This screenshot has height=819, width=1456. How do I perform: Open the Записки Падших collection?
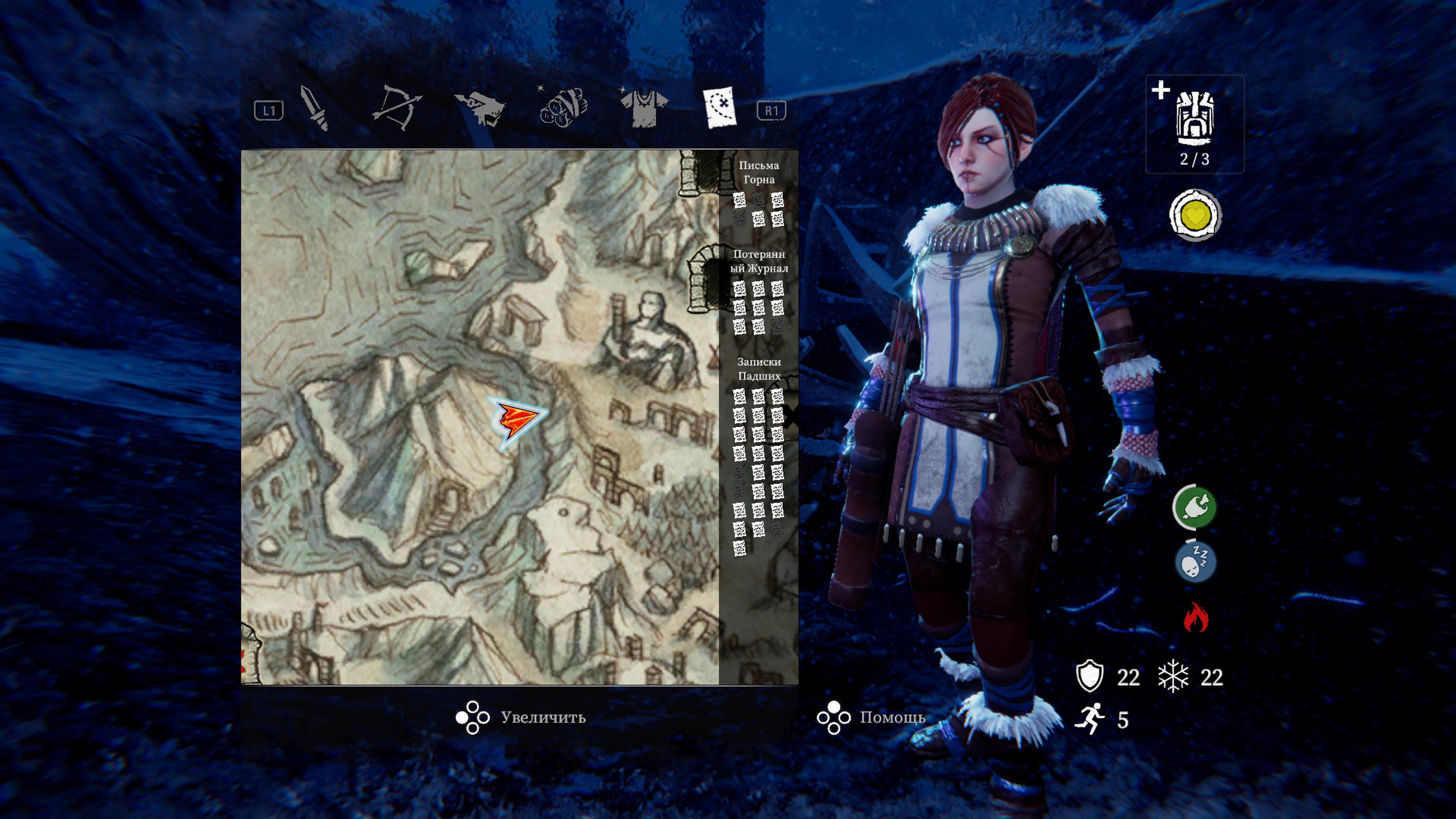[758, 369]
